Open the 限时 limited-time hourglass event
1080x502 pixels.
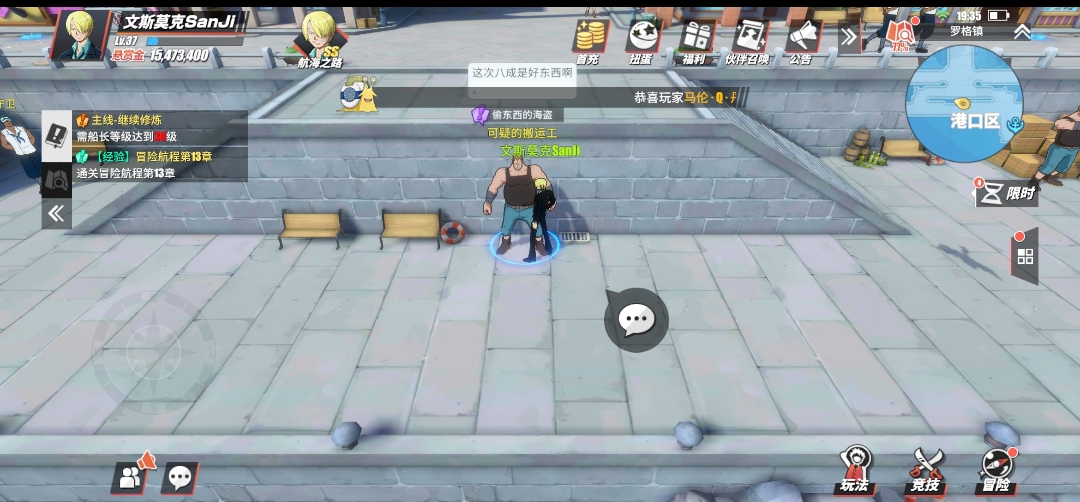point(1005,192)
